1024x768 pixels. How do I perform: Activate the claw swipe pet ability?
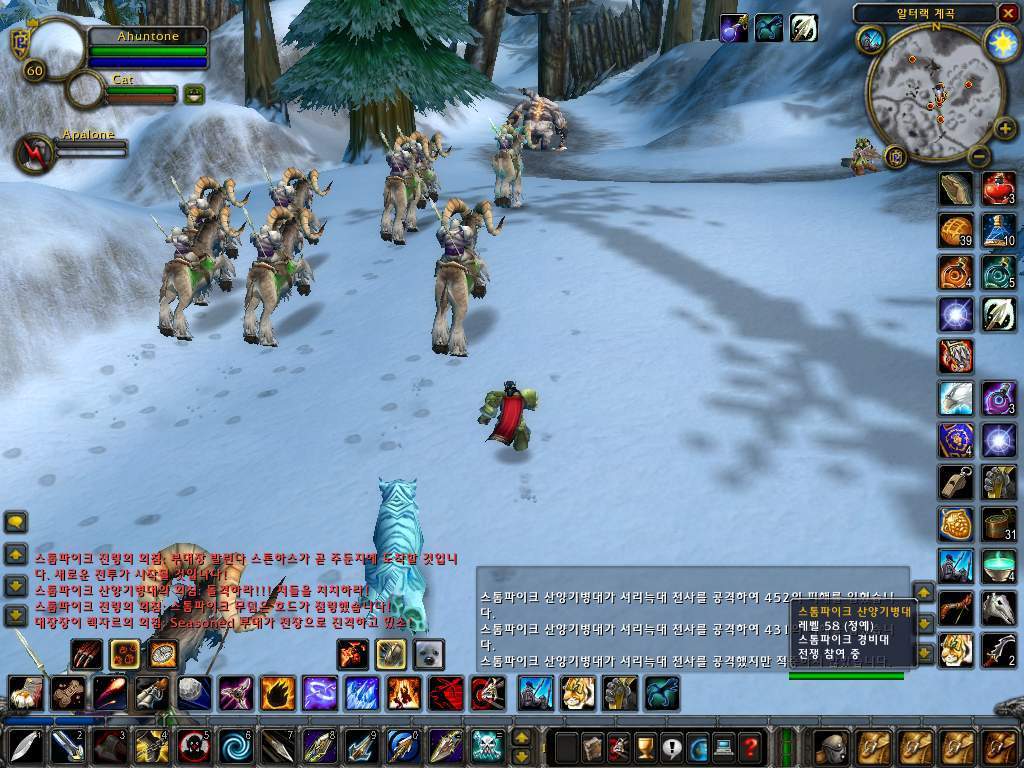coord(86,654)
